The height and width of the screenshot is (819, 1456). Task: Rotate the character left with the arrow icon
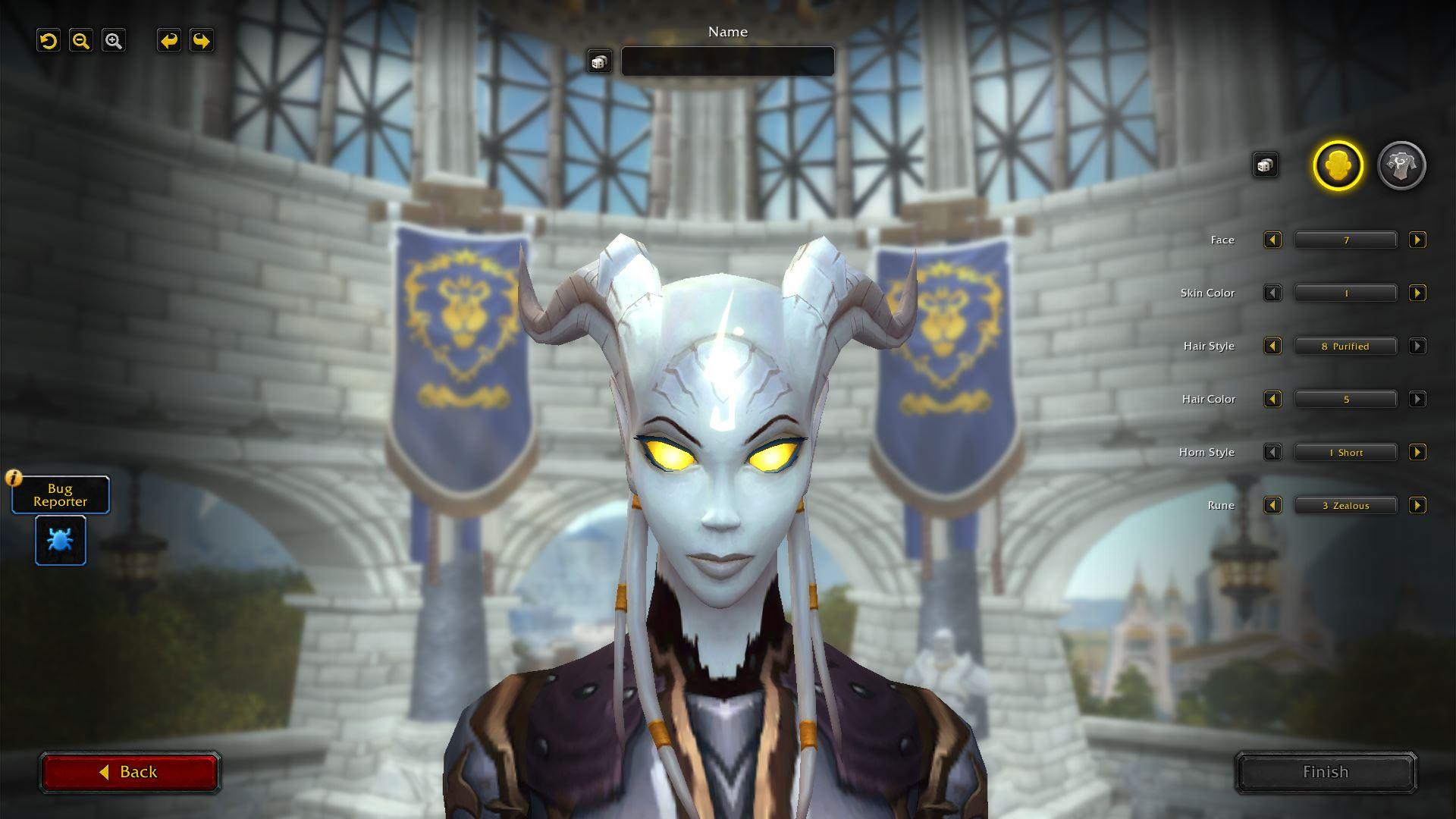coord(168,41)
